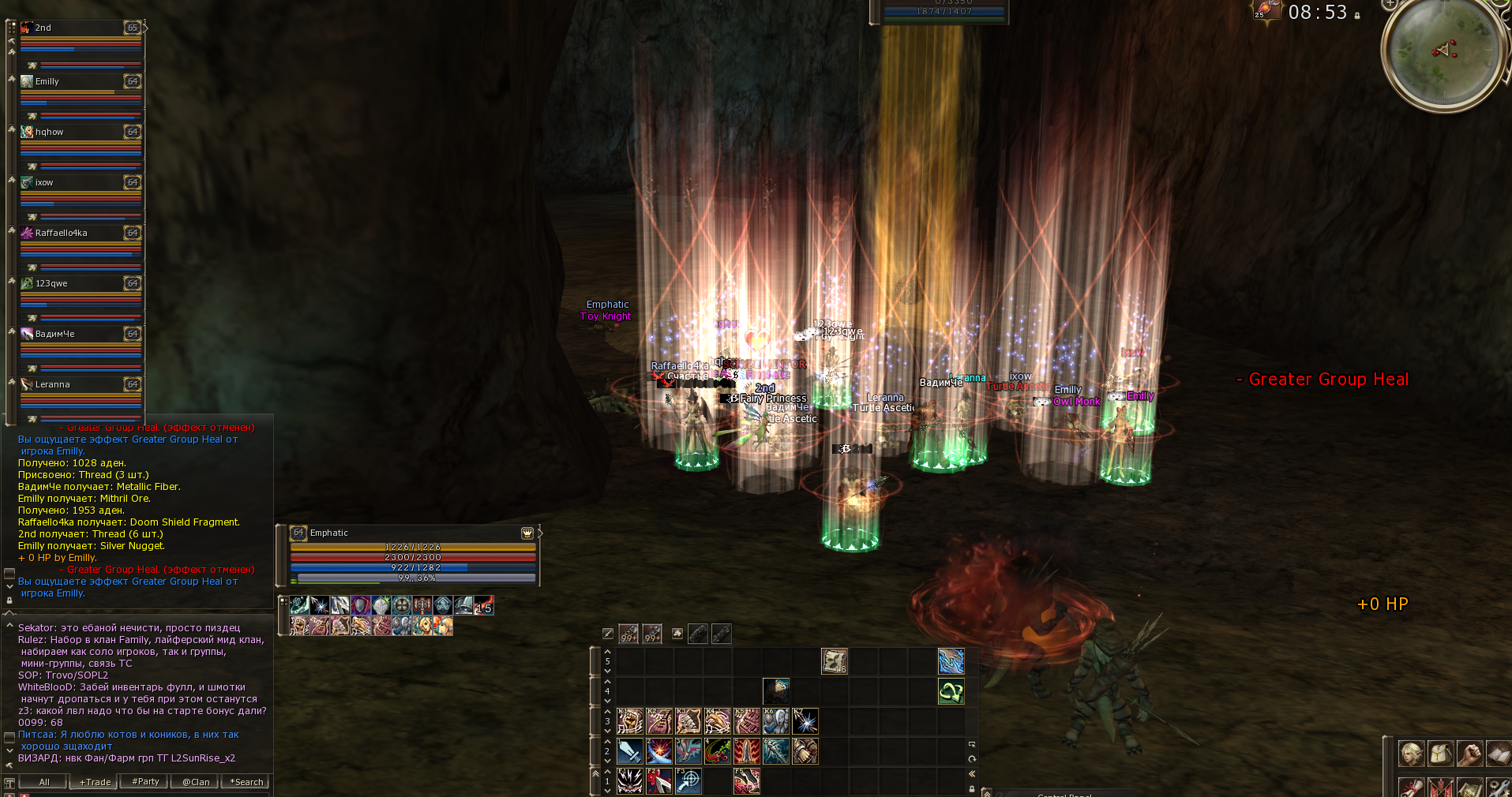1512x797 pixels.
Task: Use the K1 fist song skill
Action: [629, 721]
